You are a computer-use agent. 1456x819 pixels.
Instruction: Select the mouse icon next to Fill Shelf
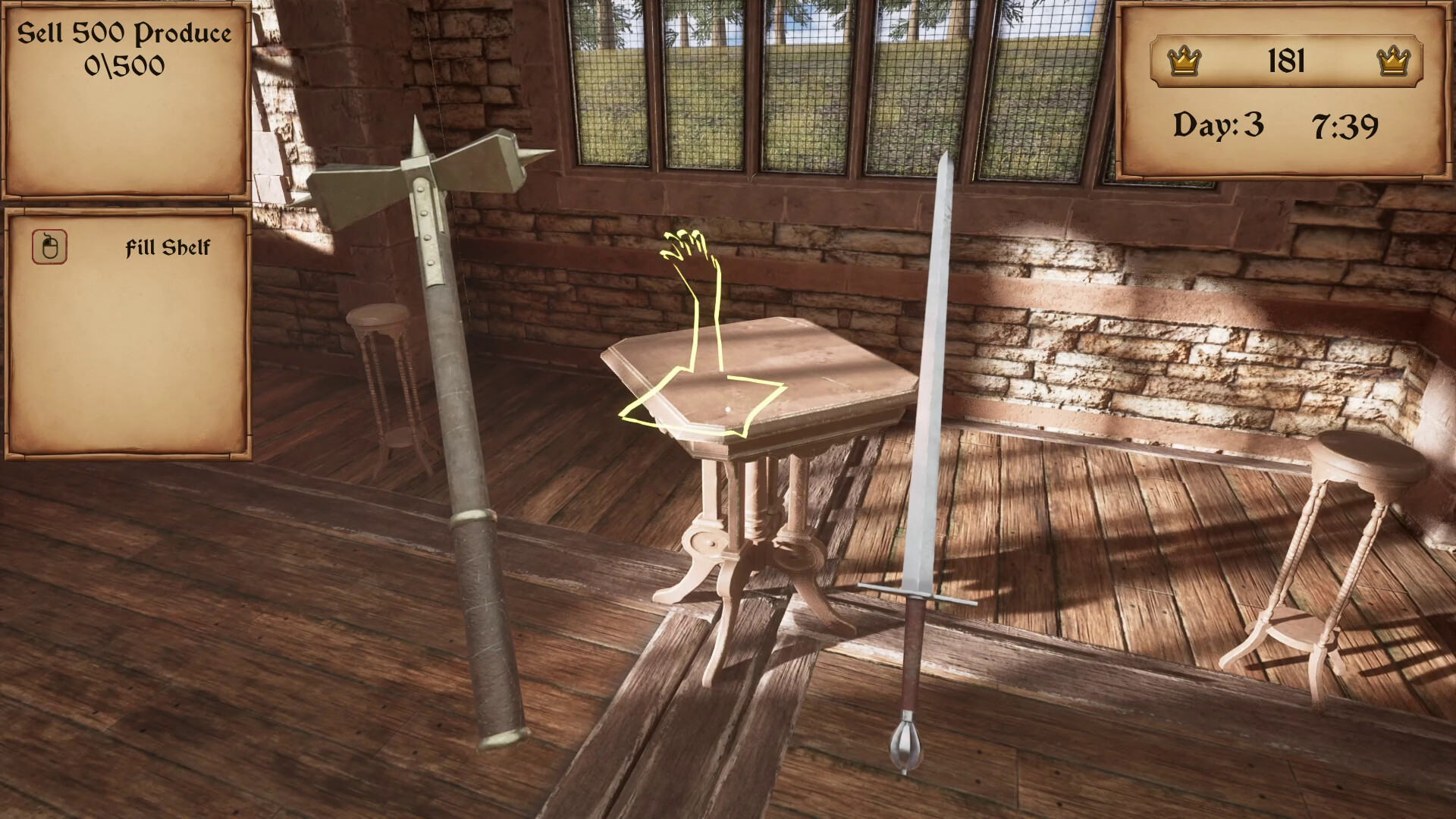[x=48, y=246]
